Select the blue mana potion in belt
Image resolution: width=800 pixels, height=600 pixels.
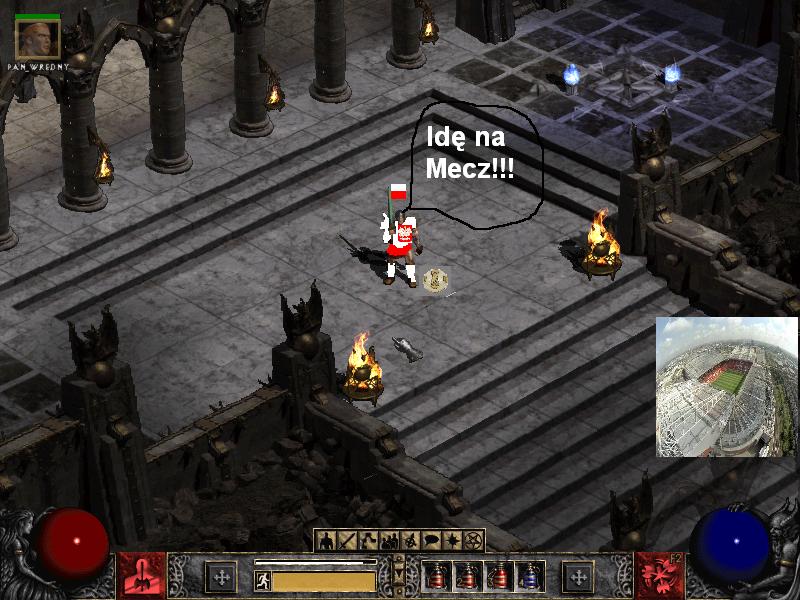pyautogui.click(x=529, y=576)
